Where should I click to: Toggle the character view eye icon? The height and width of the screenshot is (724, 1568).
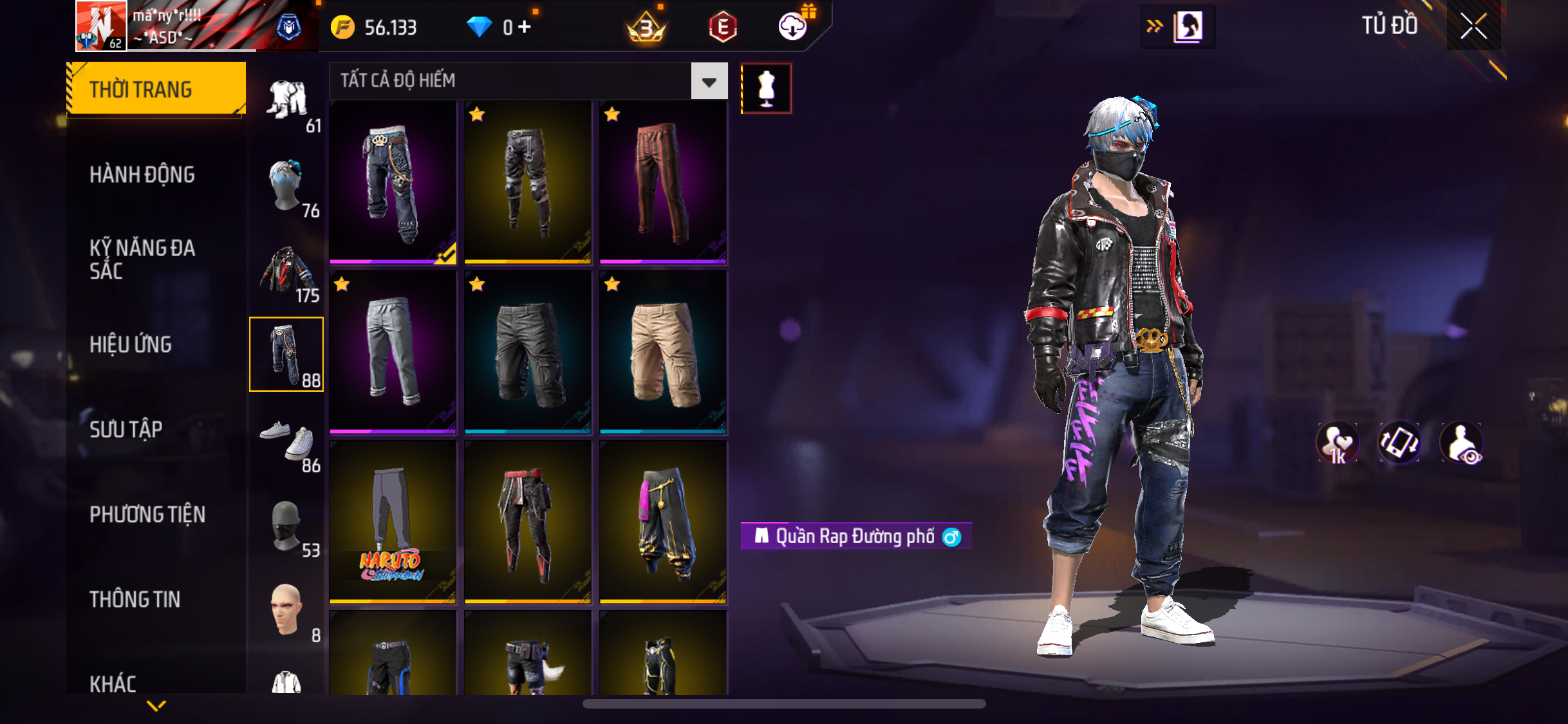pos(1462,443)
